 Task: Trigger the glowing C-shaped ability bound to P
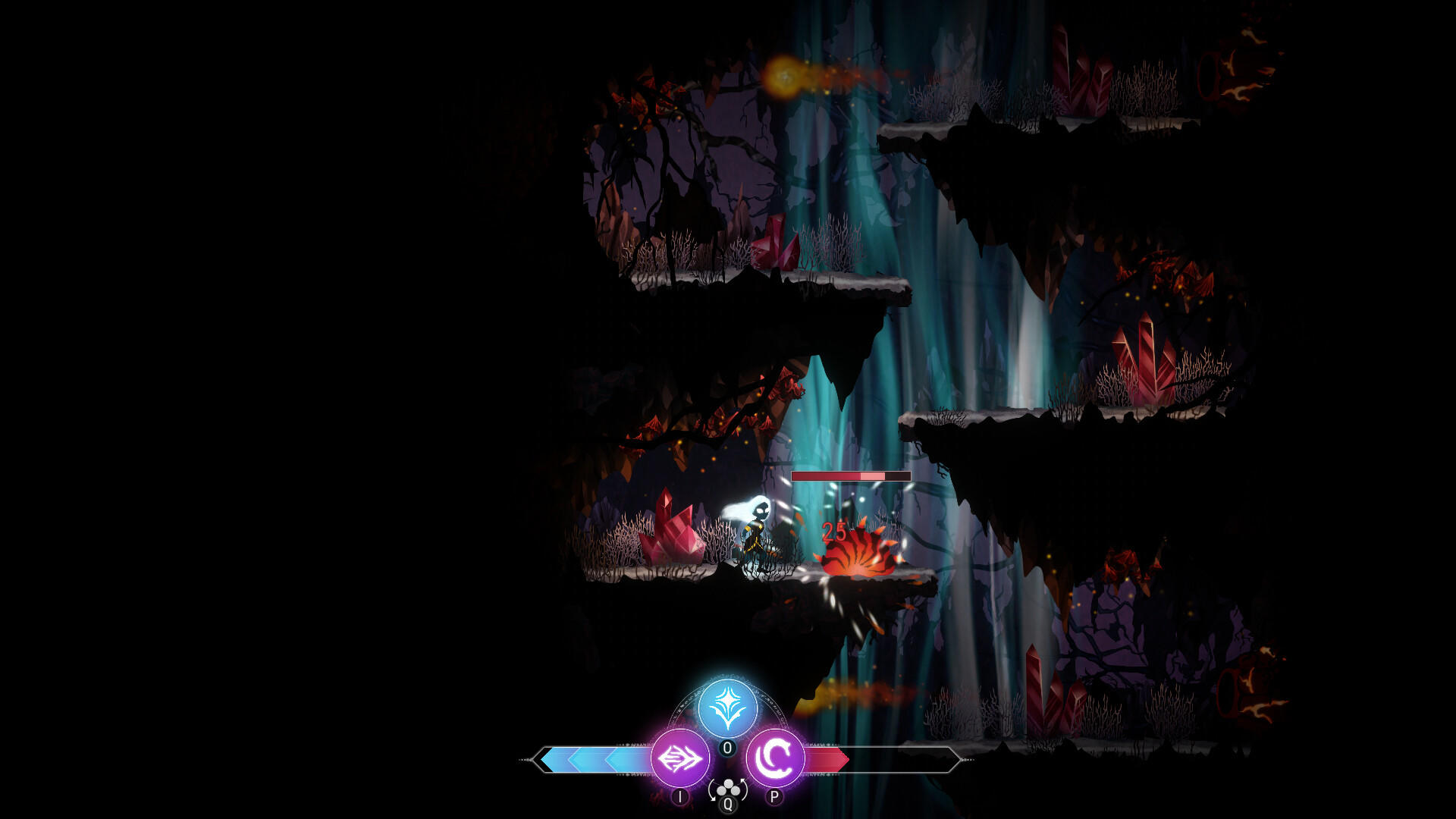[776, 758]
